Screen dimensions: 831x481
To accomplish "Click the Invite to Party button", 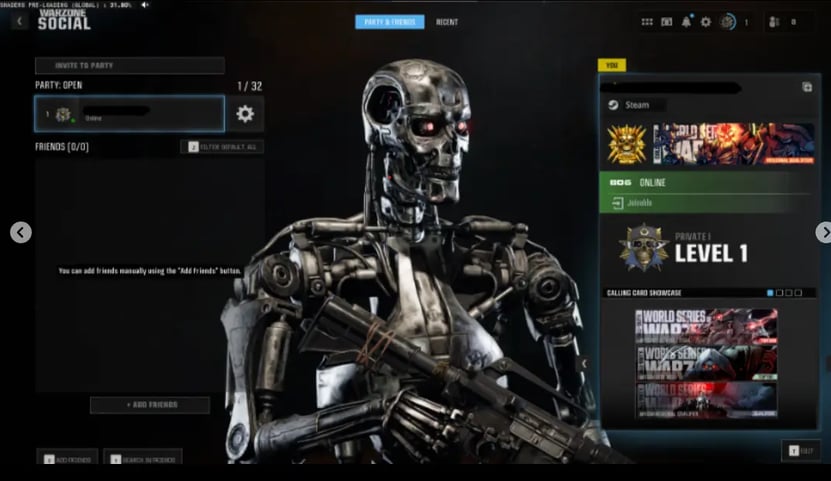I will (x=129, y=66).
